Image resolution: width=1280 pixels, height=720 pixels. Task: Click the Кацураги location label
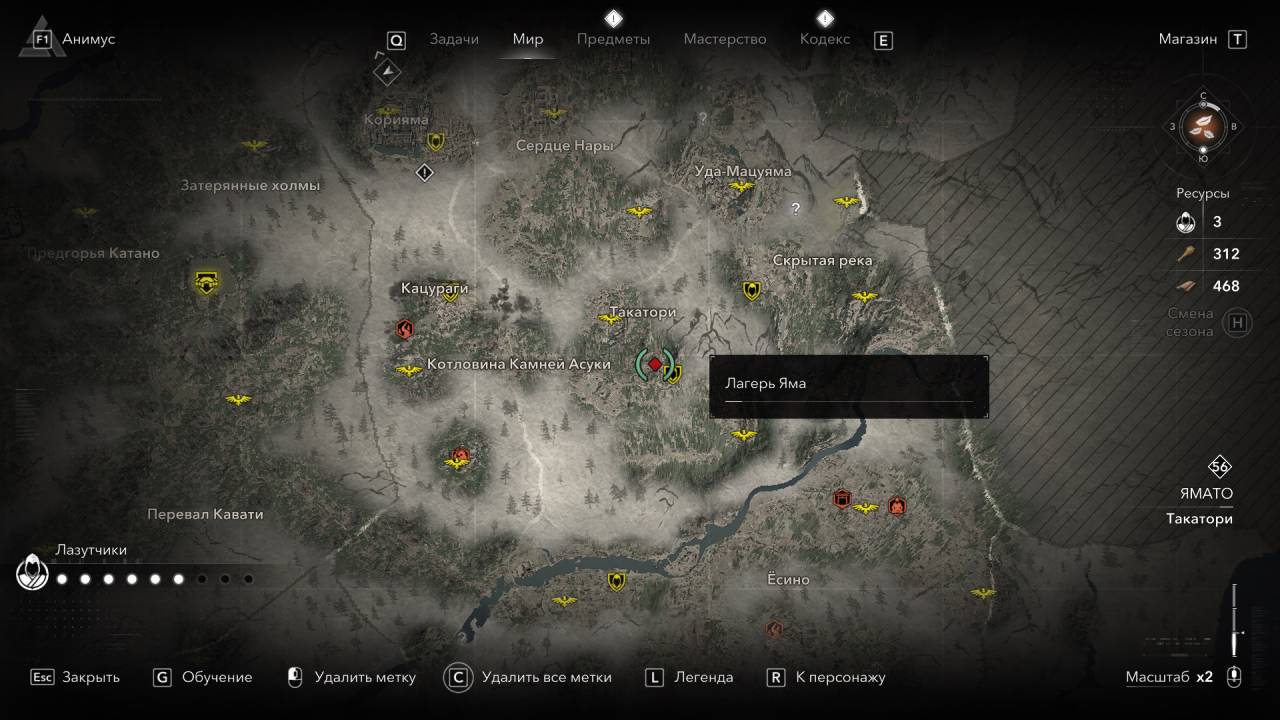click(x=434, y=288)
